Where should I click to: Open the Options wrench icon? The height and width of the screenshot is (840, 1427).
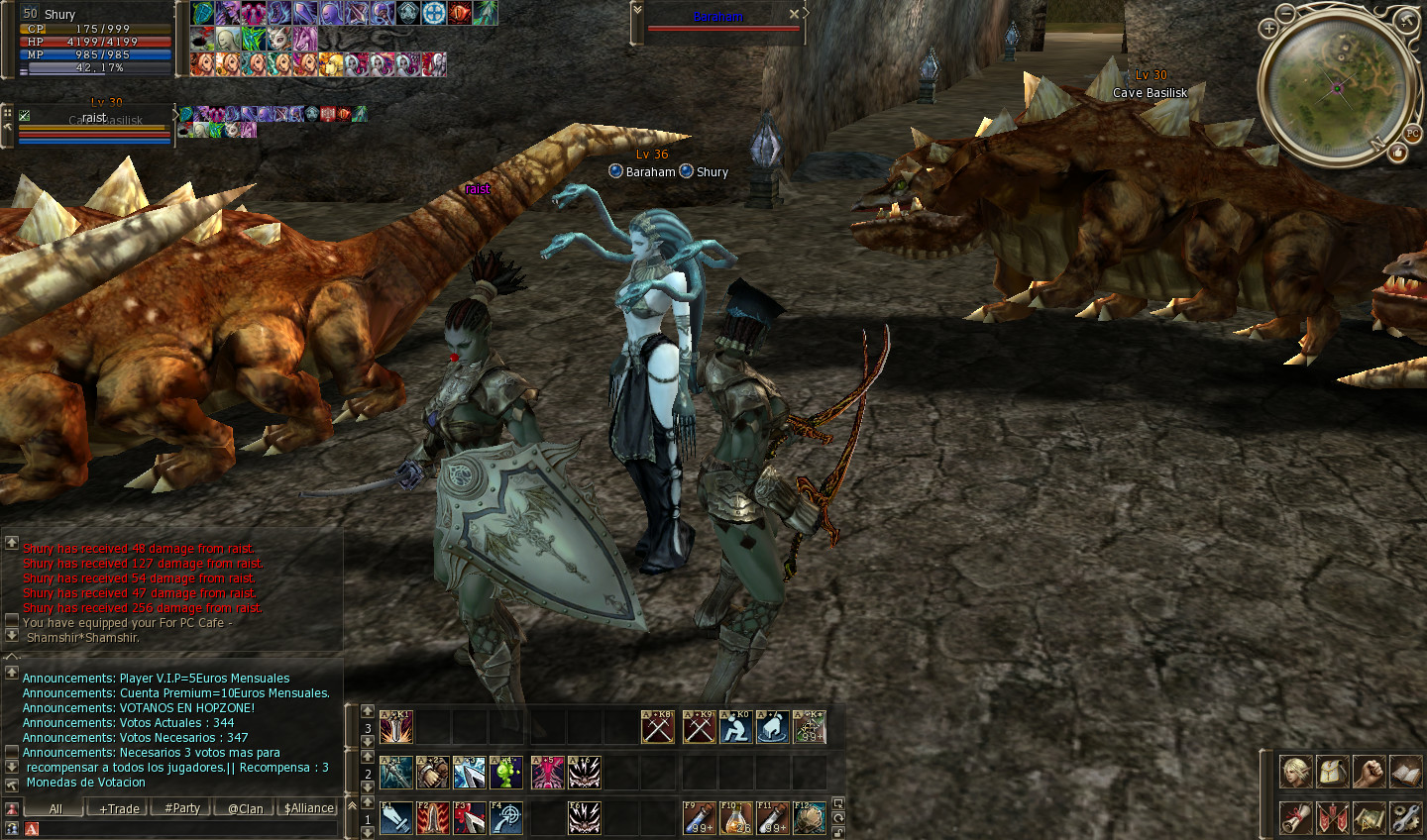(x=1405, y=817)
